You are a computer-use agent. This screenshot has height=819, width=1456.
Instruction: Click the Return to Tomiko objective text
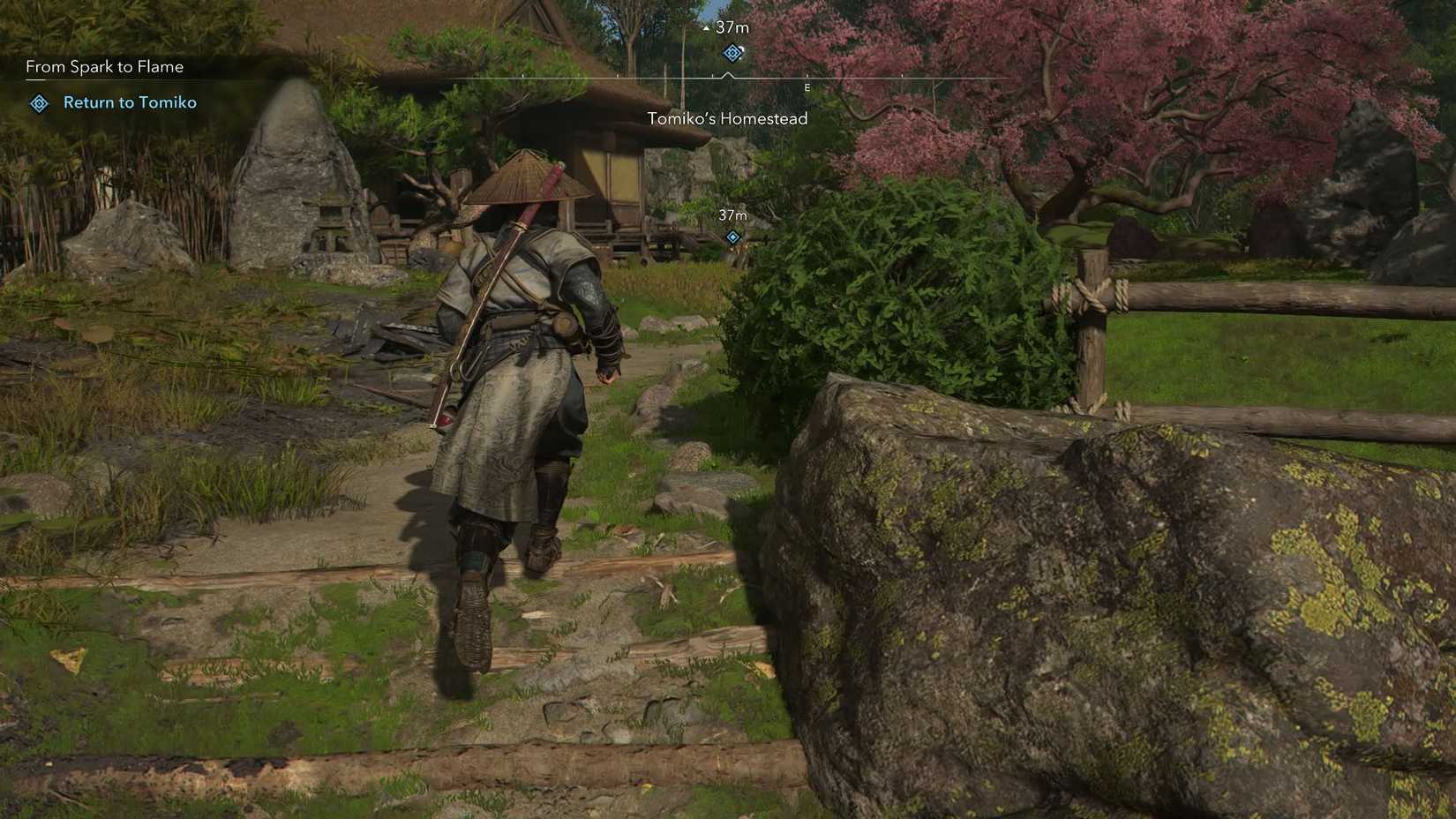click(x=130, y=102)
